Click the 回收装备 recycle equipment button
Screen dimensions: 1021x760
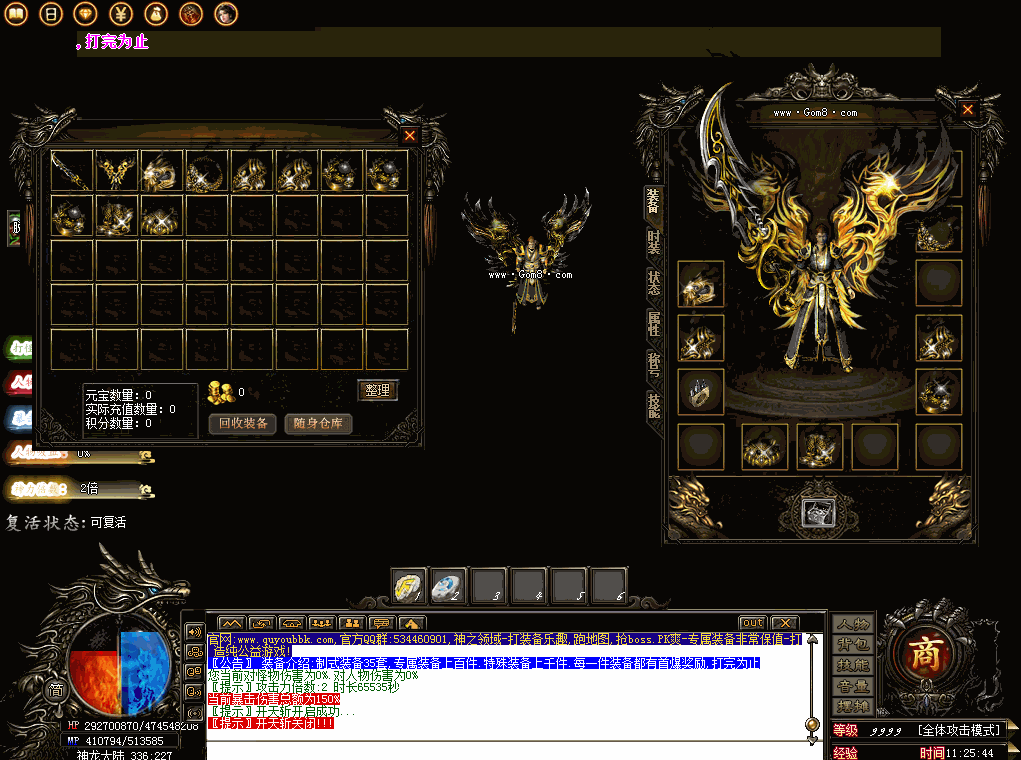tap(243, 423)
